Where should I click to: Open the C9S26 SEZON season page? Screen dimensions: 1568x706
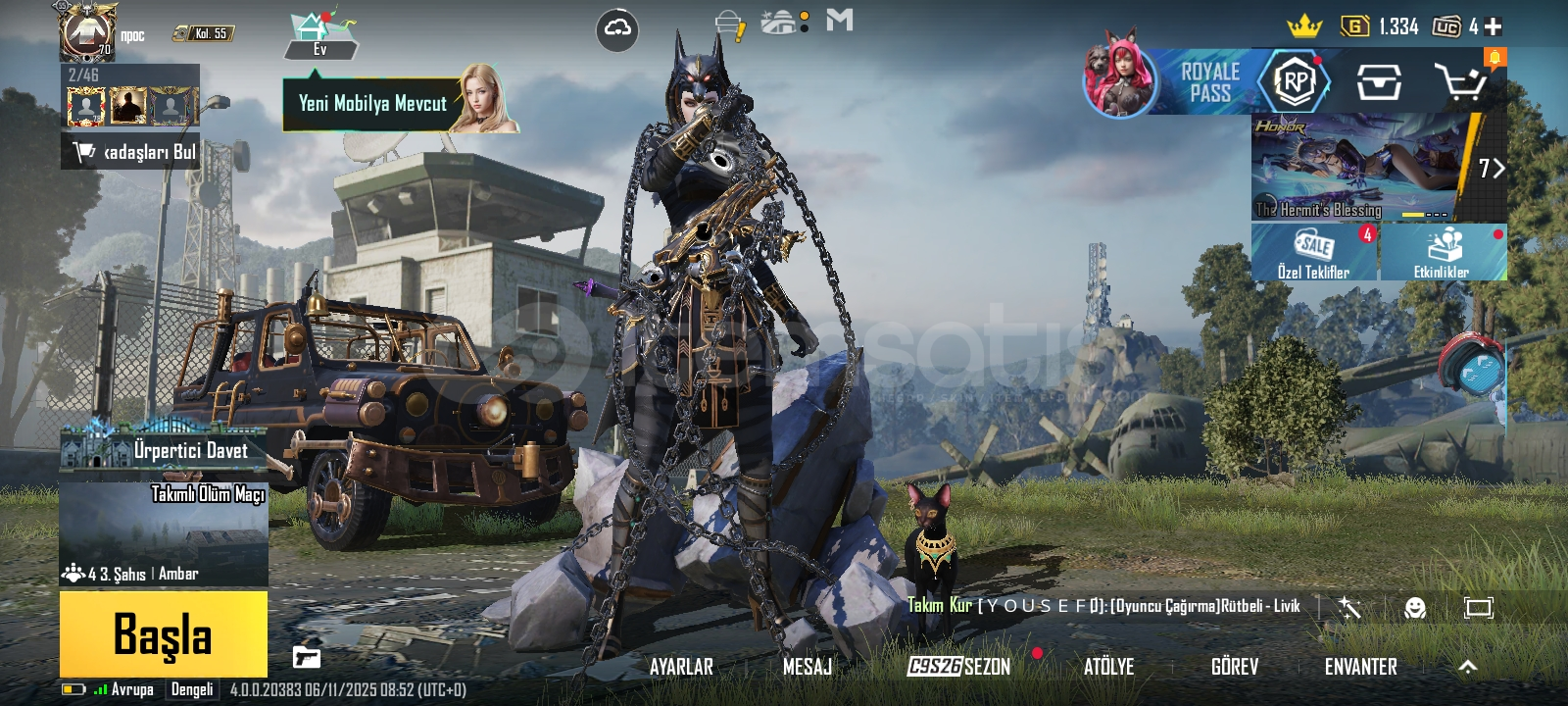point(958,667)
